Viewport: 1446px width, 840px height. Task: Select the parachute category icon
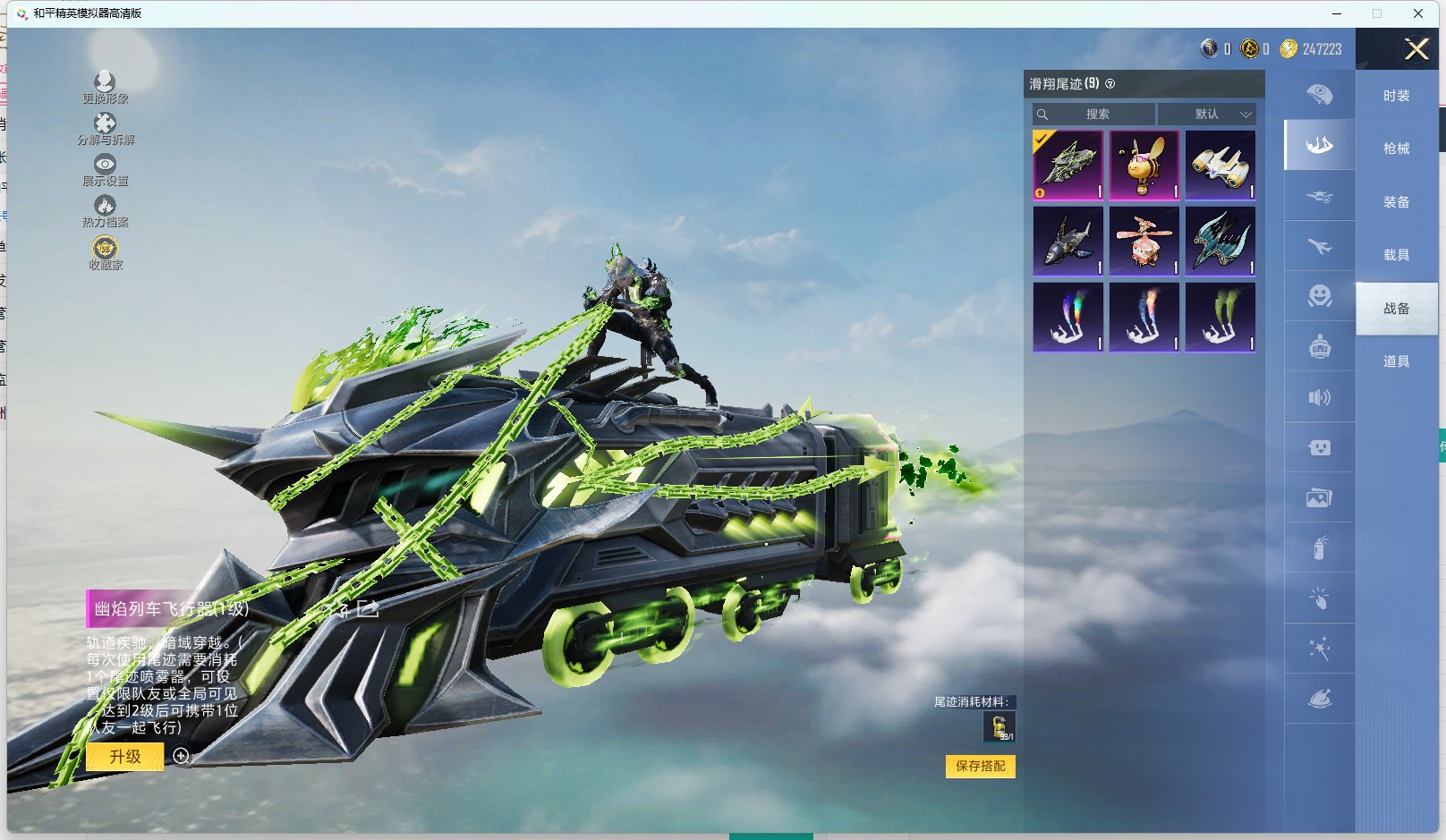[1319, 95]
